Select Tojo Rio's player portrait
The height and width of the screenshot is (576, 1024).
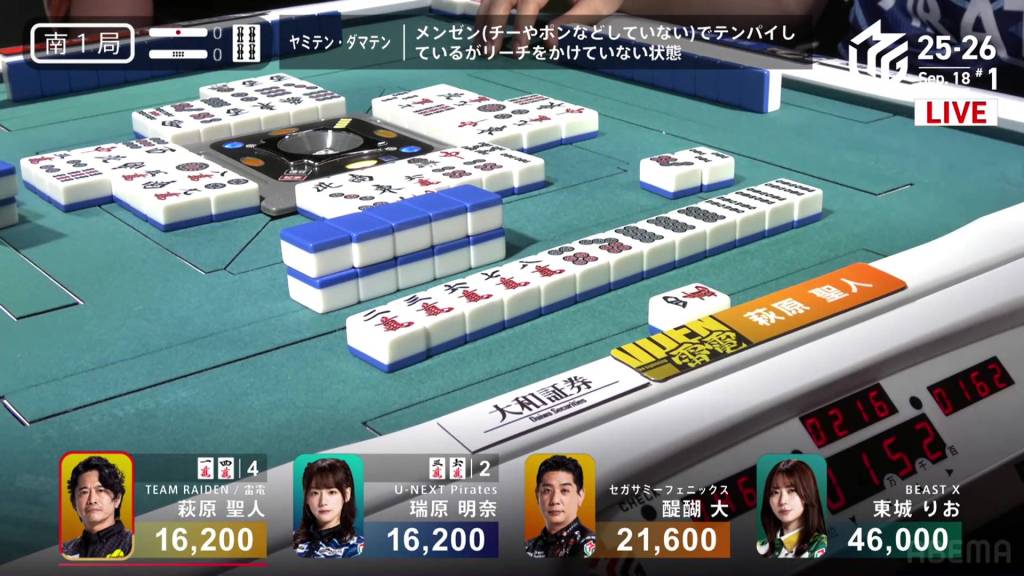tap(791, 505)
